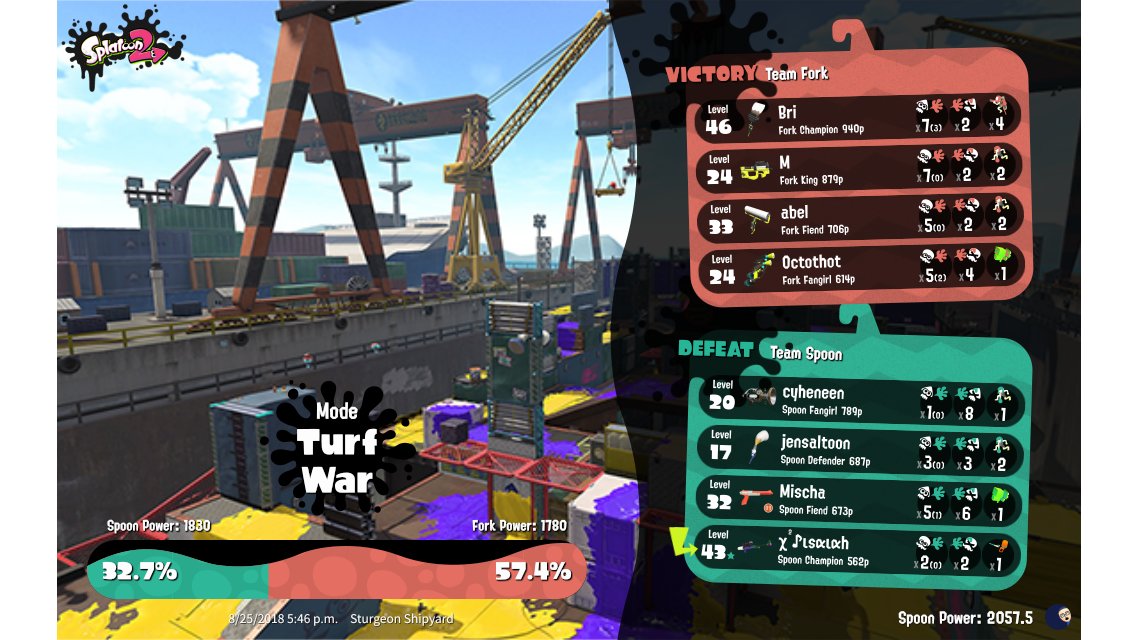Image resolution: width=1138 pixels, height=640 pixels.
Task: Select player M, the Fork King row
Action: coord(858,168)
